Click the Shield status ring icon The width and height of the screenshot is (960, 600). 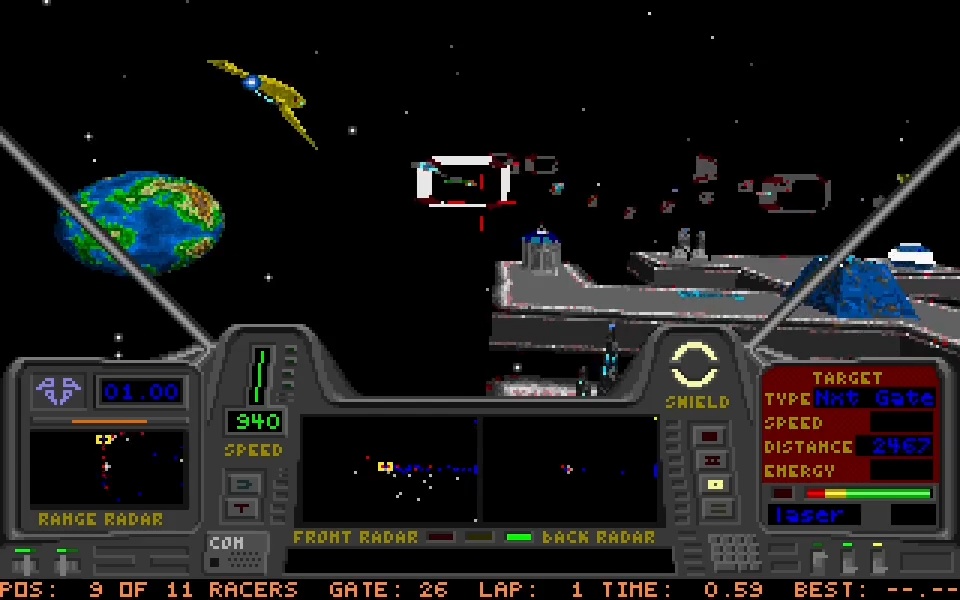pos(694,365)
